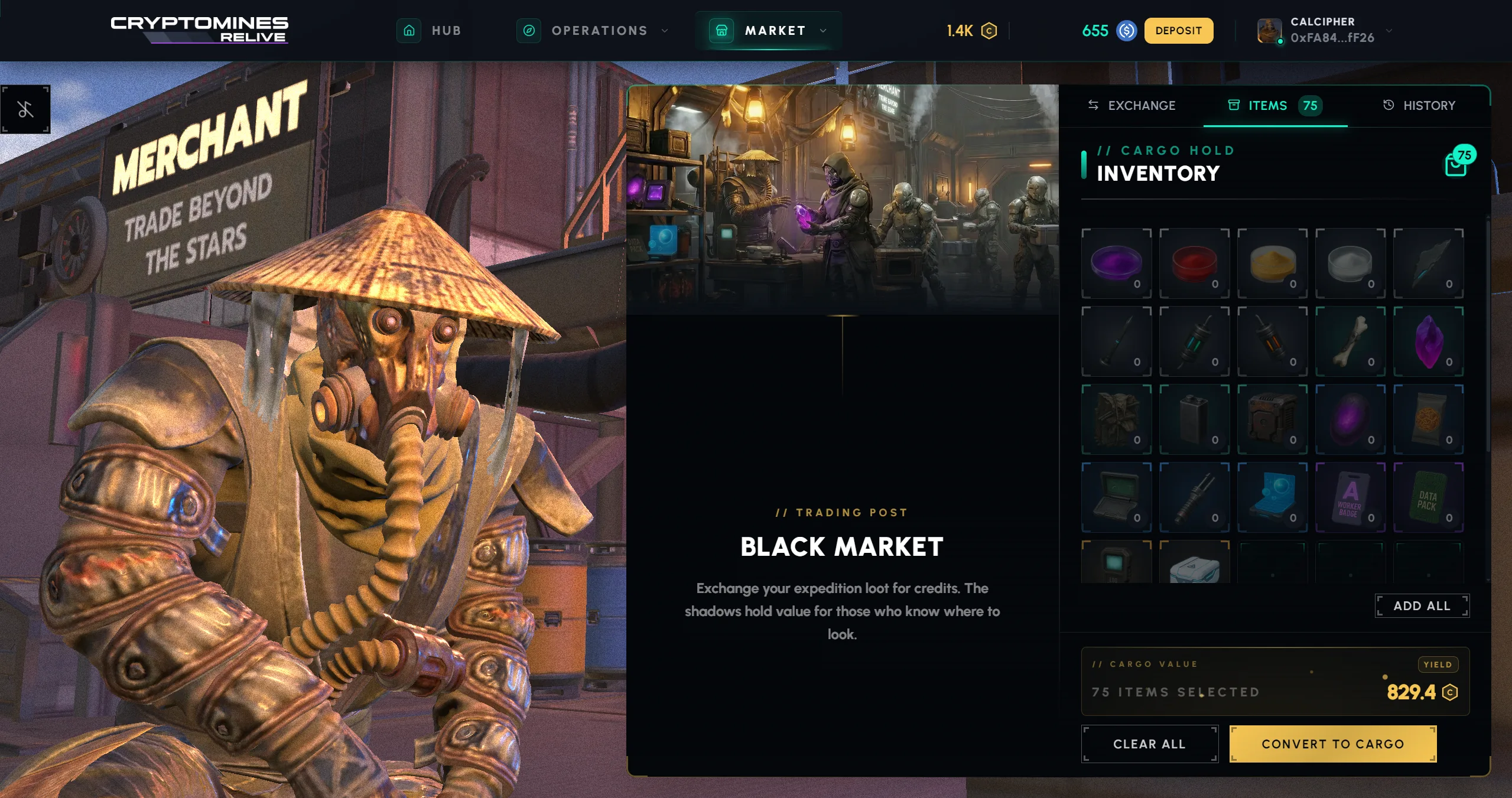Click the hexagonal credits coin beside 1.4K
1512x798 pixels.
point(989,31)
